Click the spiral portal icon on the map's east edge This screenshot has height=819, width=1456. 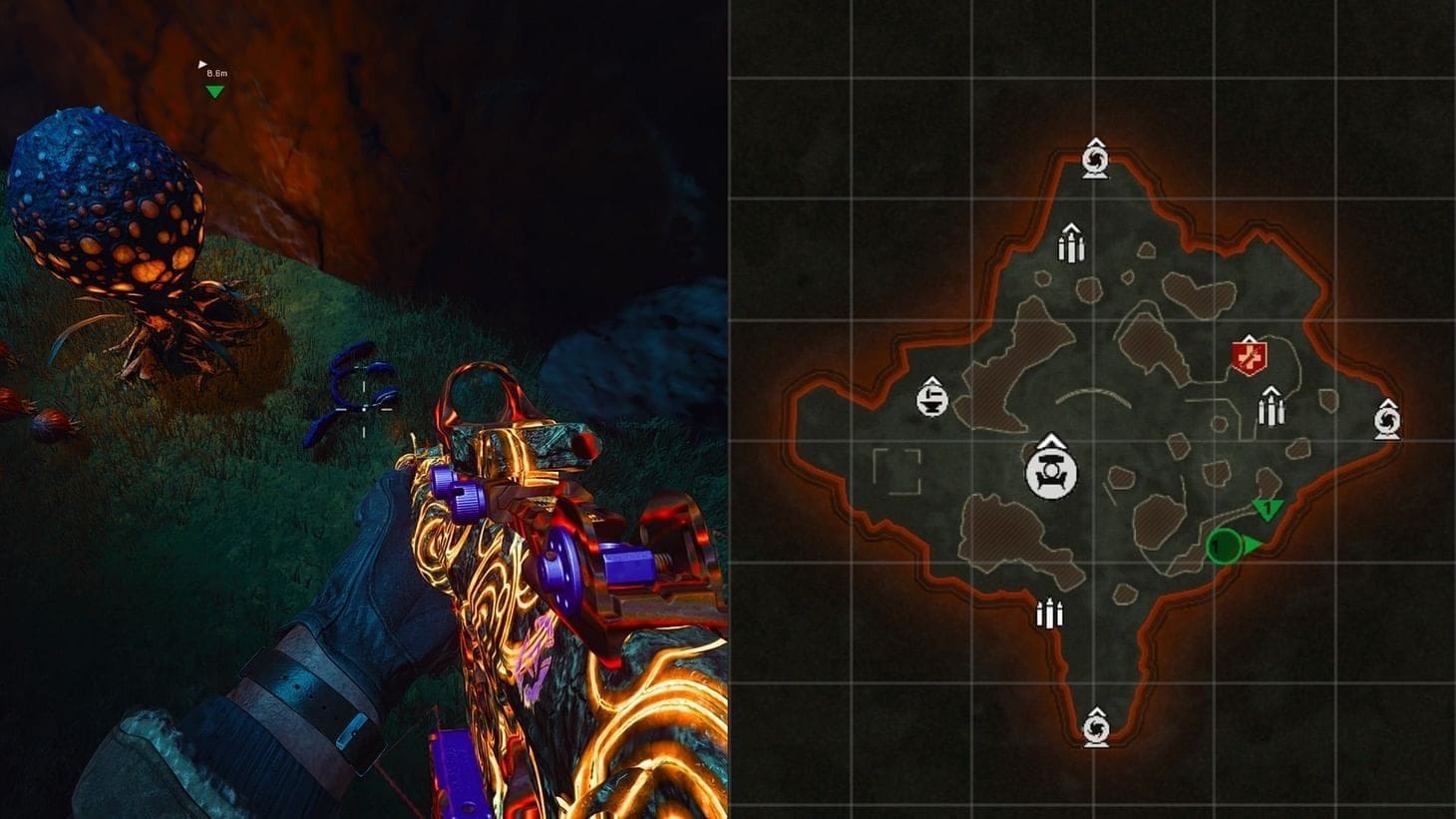[1390, 420]
